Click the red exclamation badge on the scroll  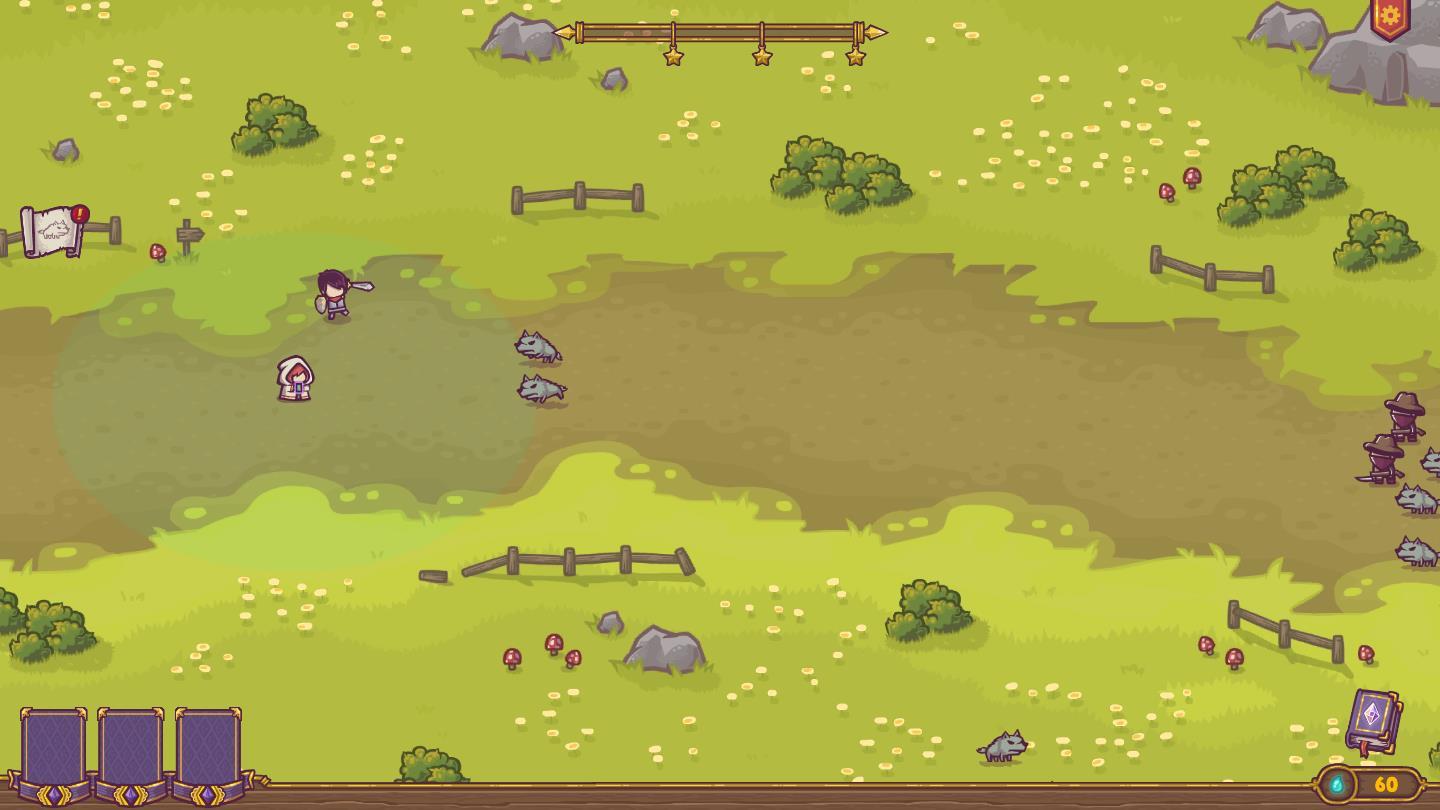point(80,212)
